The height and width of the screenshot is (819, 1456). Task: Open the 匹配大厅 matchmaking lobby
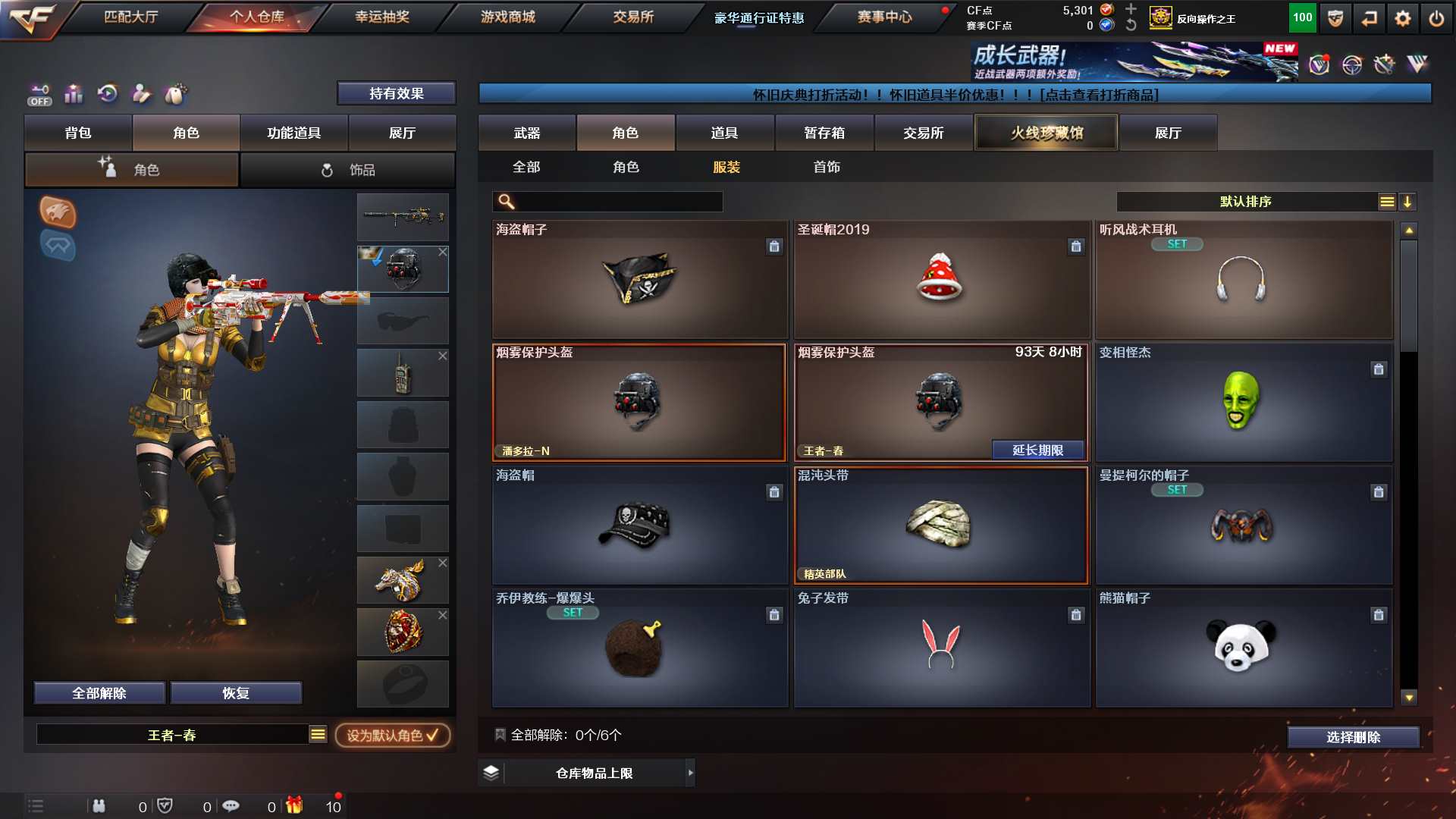click(x=130, y=17)
